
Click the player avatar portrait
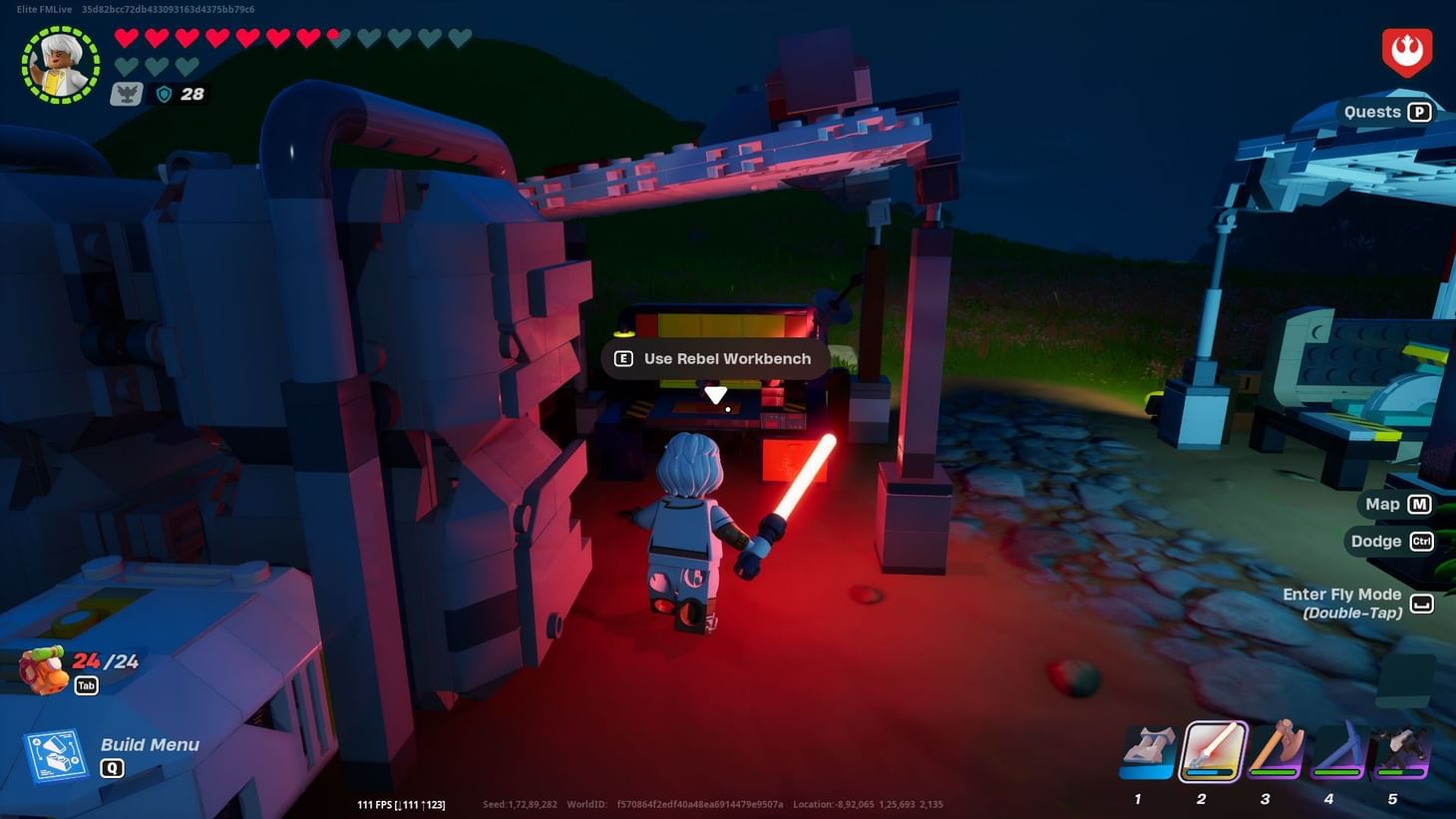[x=58, y=62]
